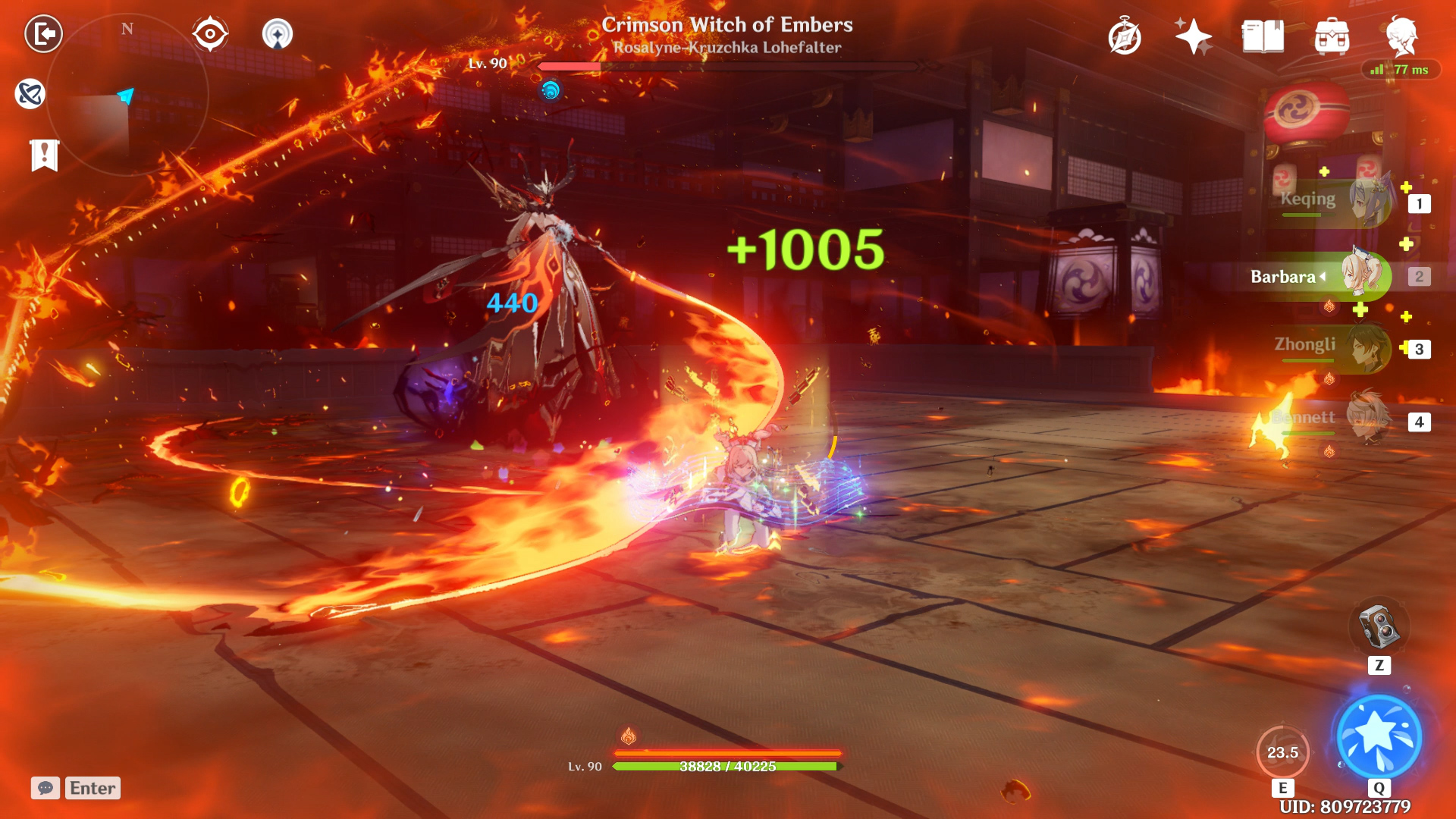Viewport: 1456px width, 819px height.
Task: Open the Wish star icon
Action: tap(1193, 36)
